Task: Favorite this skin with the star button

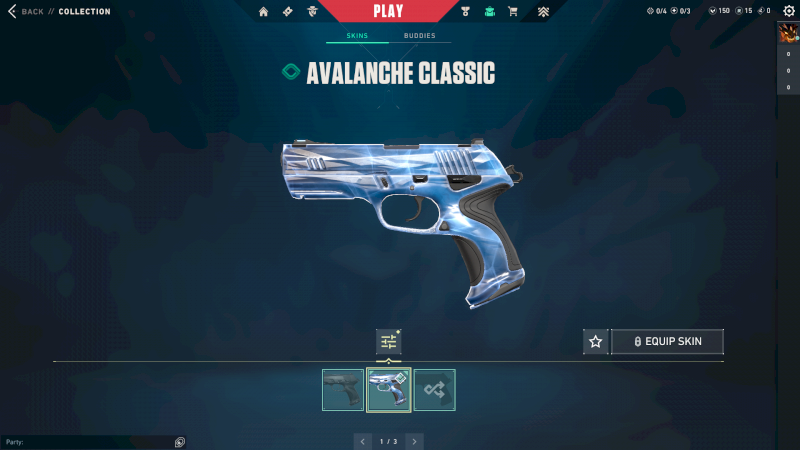Action: click(x=596, y=342)
